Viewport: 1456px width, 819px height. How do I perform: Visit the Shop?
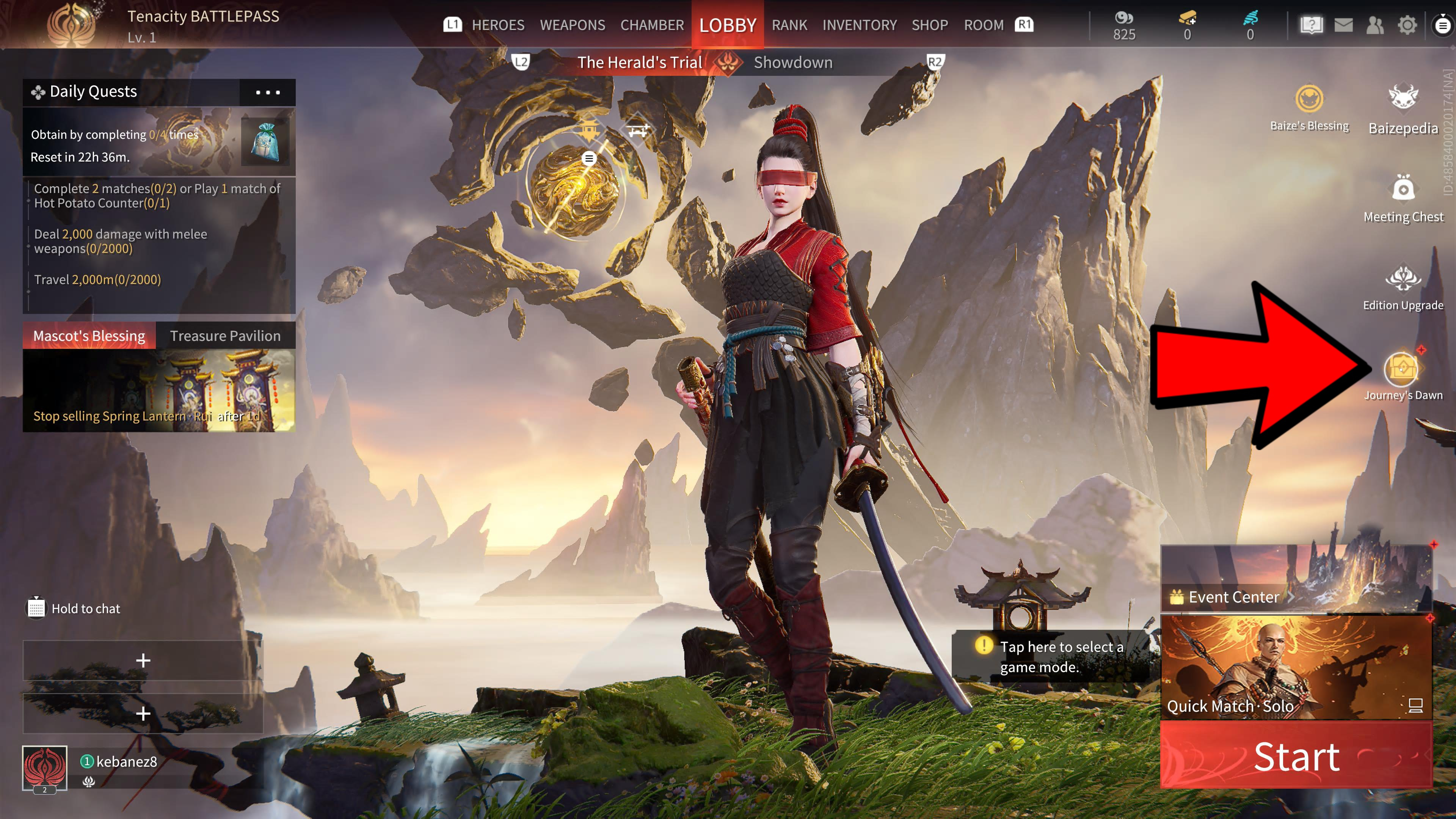(929, 25)
